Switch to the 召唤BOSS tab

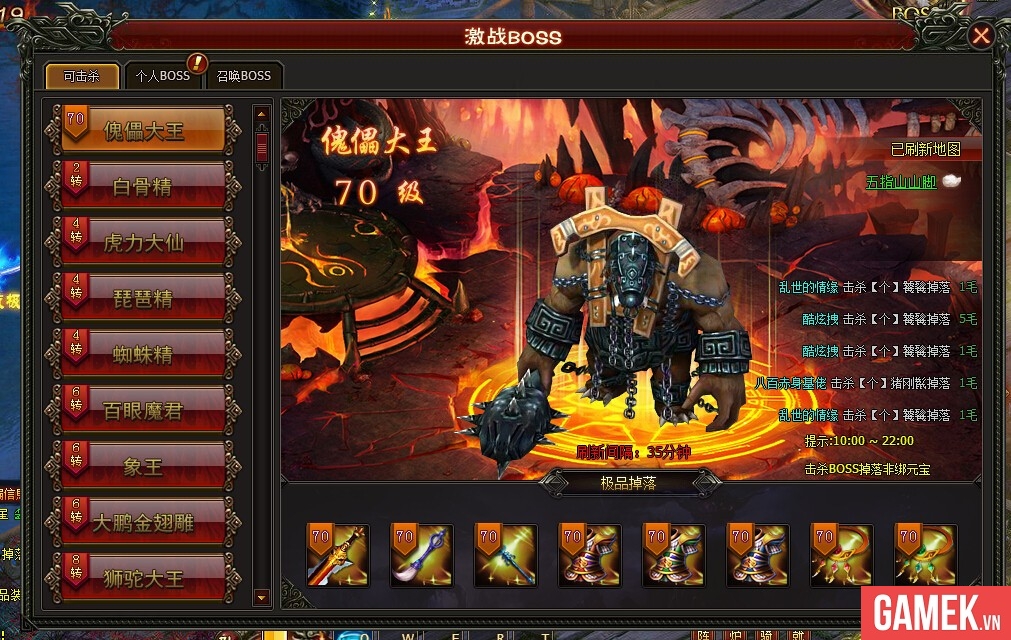(x=244, y=76)
